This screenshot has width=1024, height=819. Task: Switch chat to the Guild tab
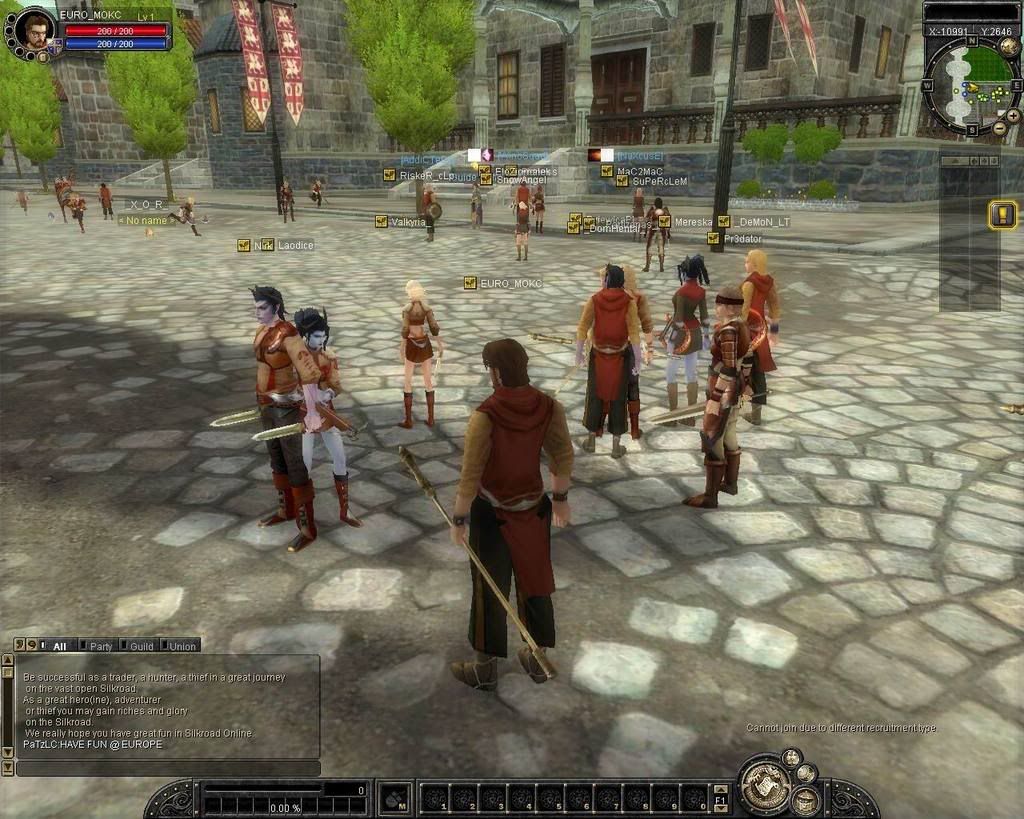pyautogui.click(x=141, y=646)
